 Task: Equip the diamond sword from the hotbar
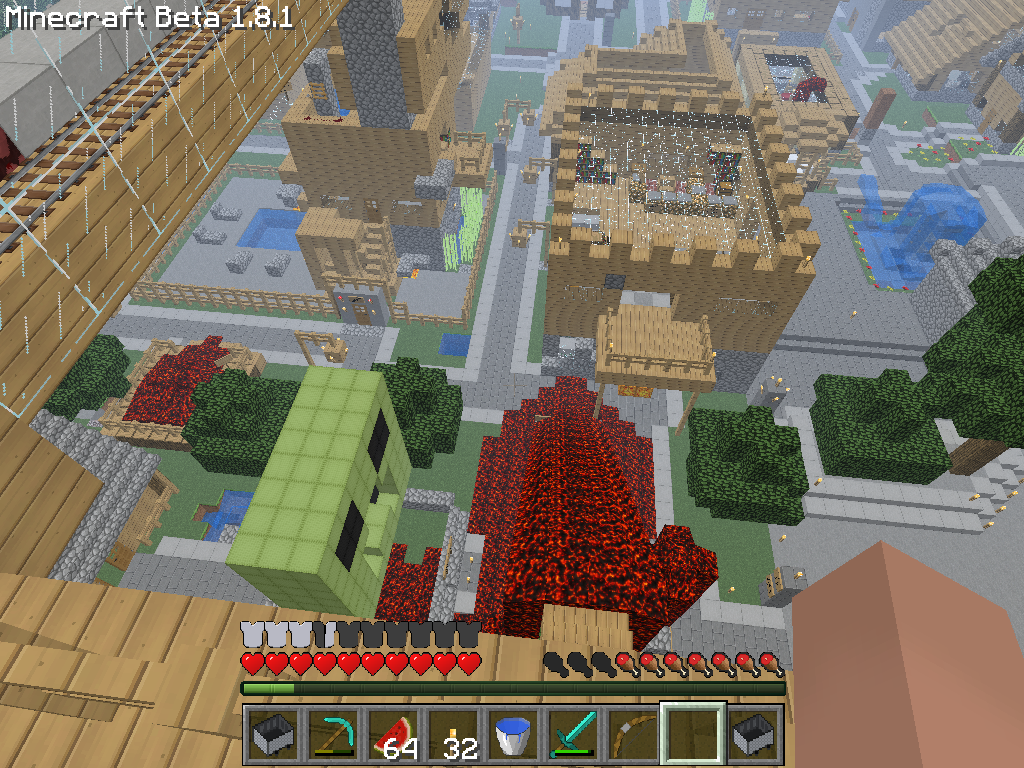click(x=573, y=735)
